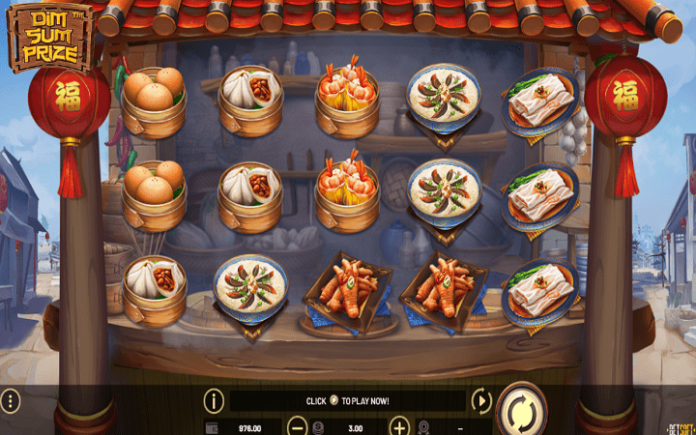696x435 pixels.
Task: Start autoplay with the small arrow button
Action: pos(481,402)
